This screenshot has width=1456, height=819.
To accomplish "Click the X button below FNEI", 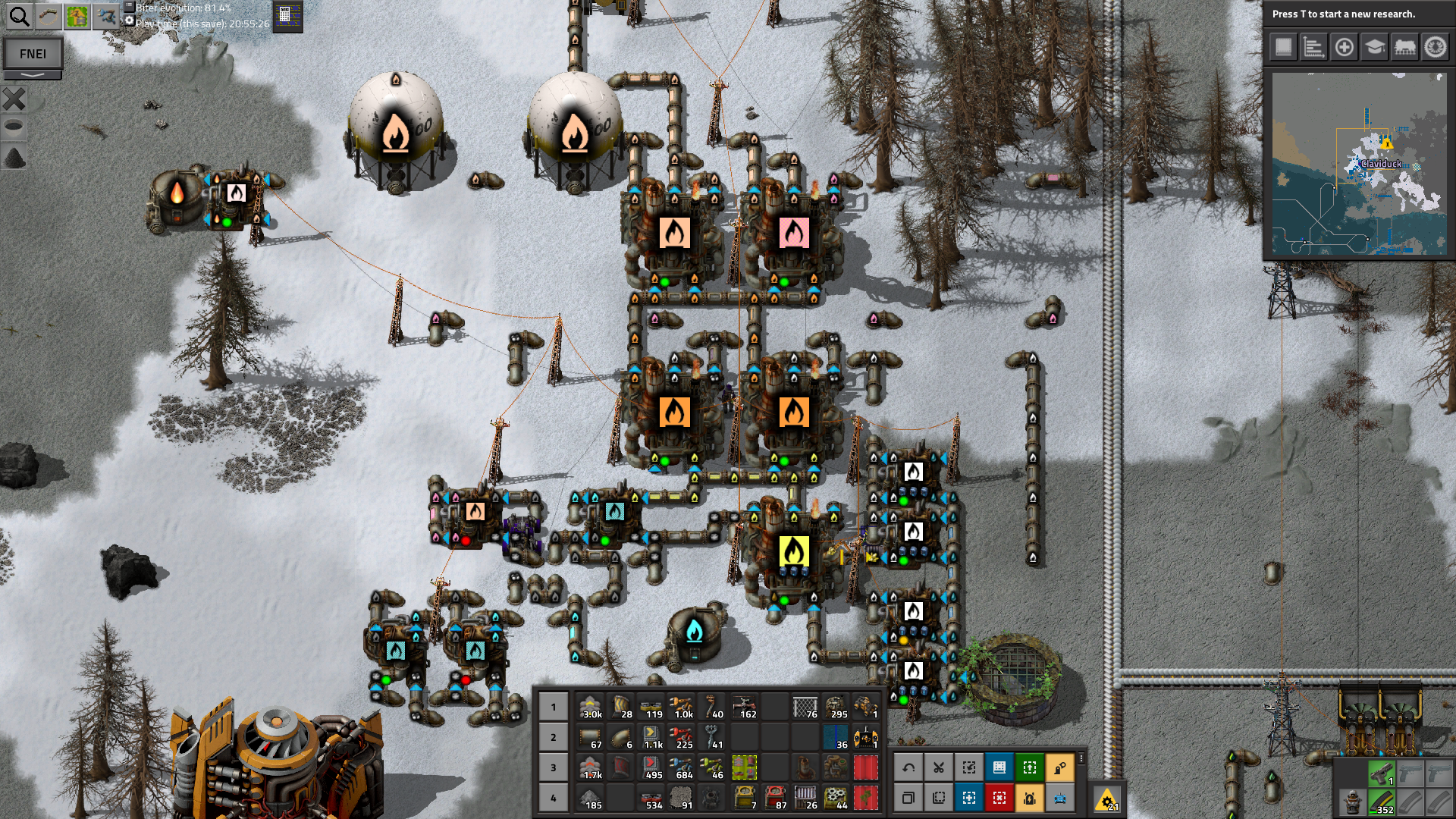I will point(14,99).
